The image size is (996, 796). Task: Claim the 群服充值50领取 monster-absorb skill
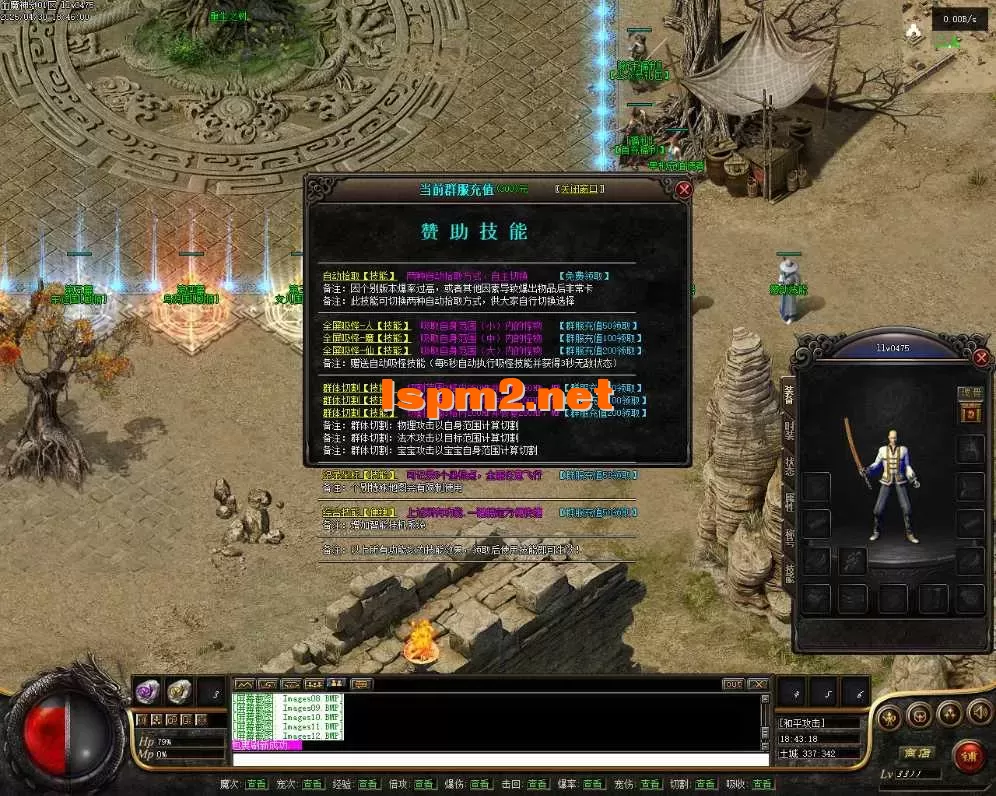coord(600,325)
